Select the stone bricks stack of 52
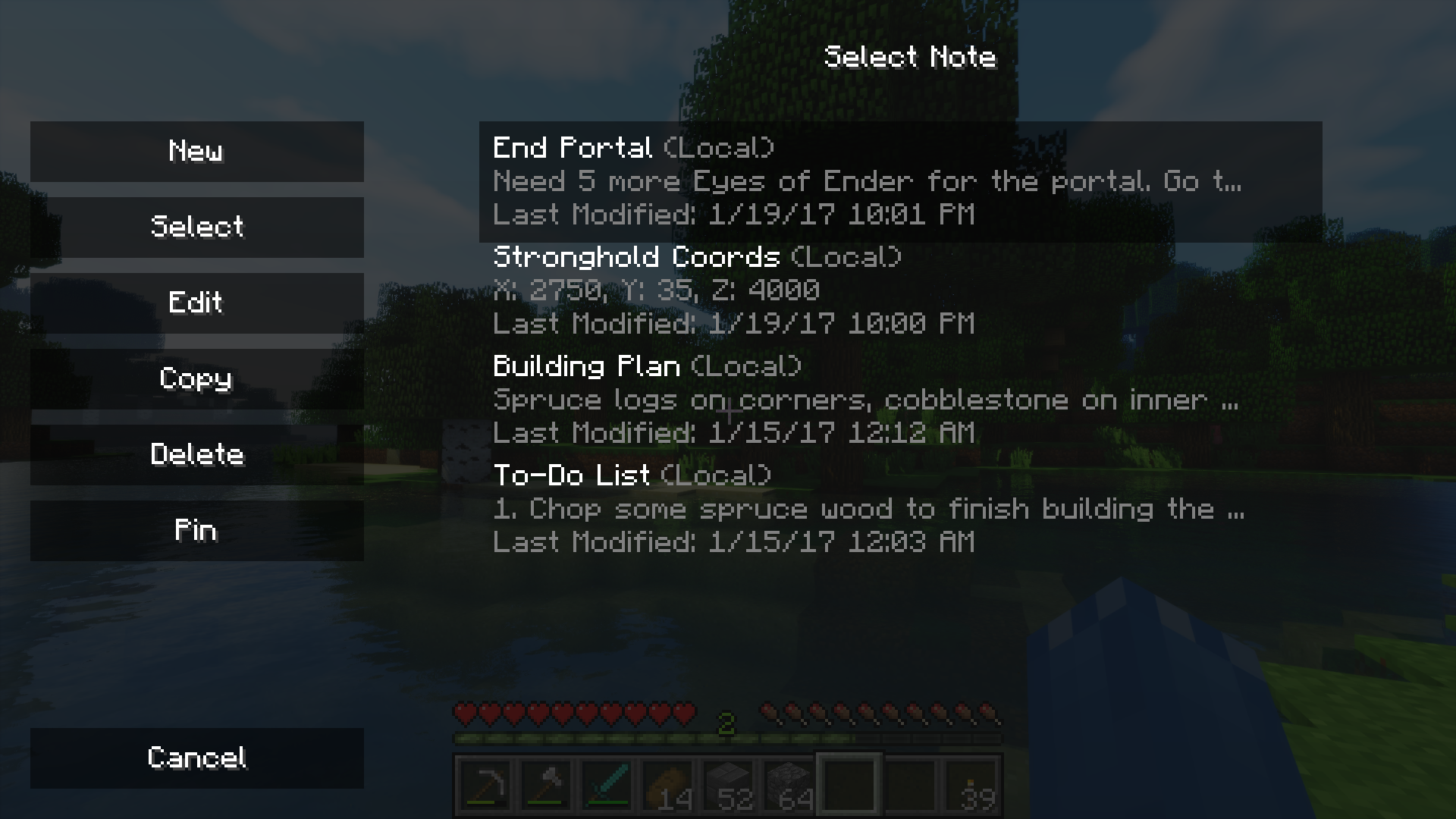The width and height of the screenshot is (1456, 819). coord(727,783)
